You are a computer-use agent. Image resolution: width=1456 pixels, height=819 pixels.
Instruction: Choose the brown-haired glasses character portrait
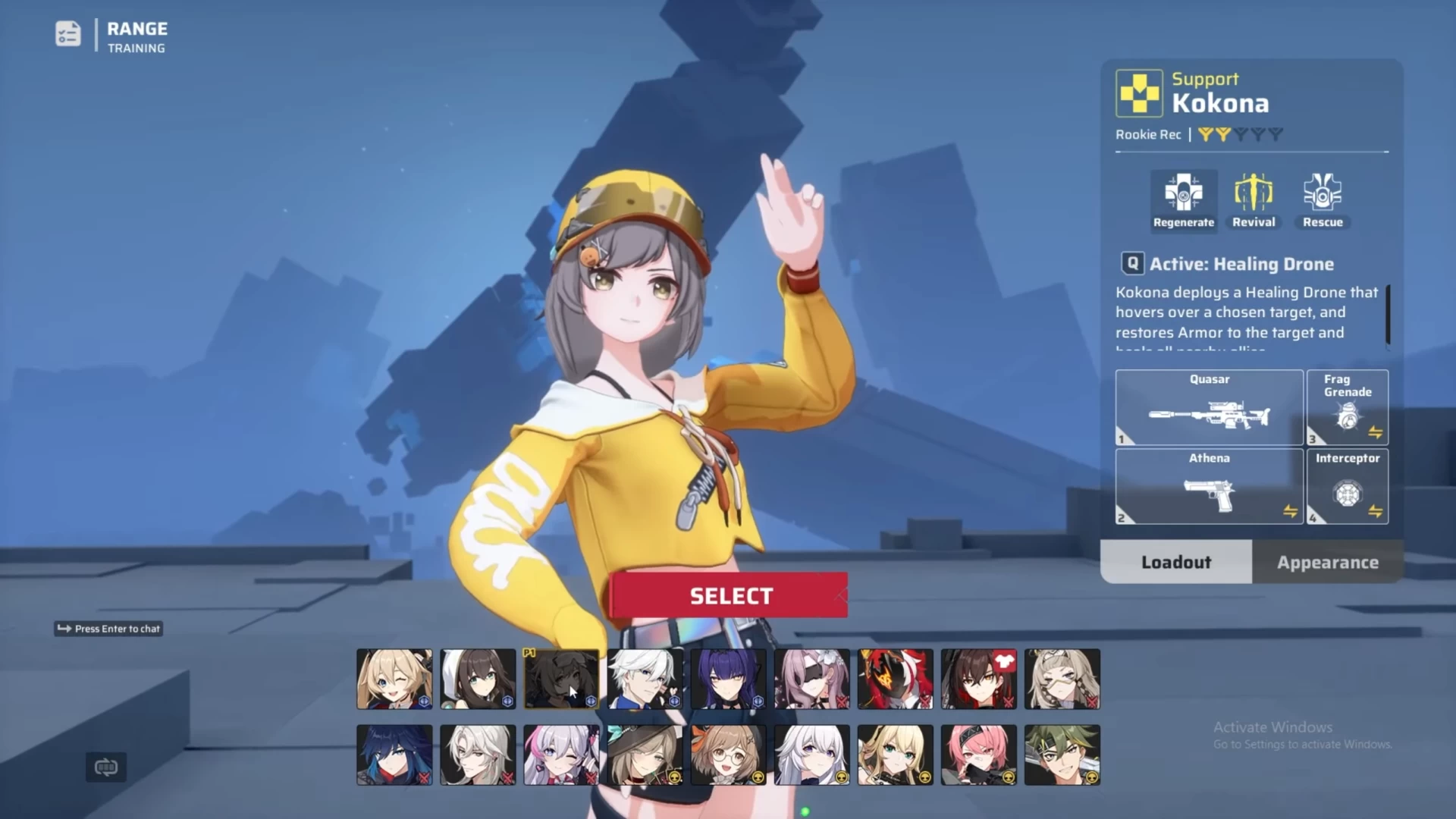[x=728, y=755]
